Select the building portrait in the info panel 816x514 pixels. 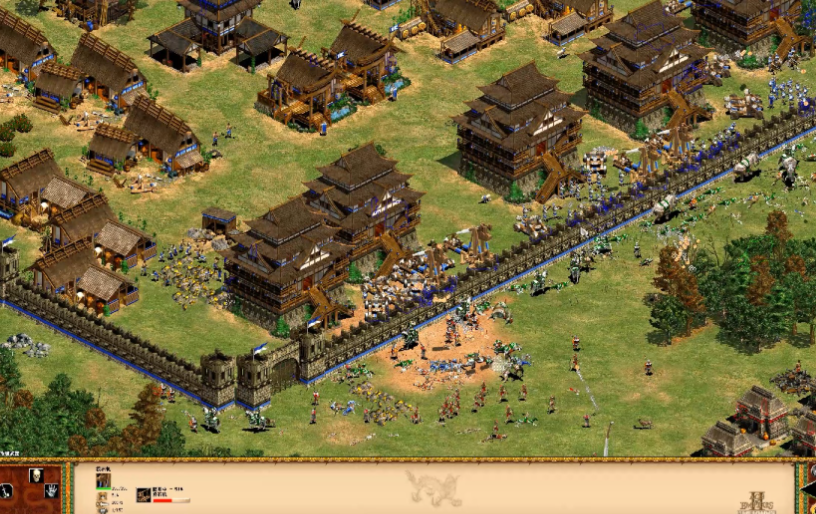coord(103,480)
